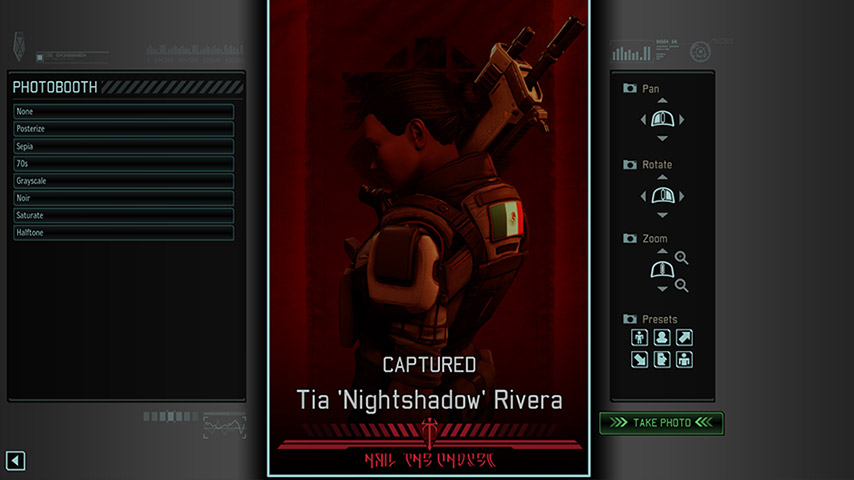
Task: Apply the Noir filter
Action: (x=124, y=198)
